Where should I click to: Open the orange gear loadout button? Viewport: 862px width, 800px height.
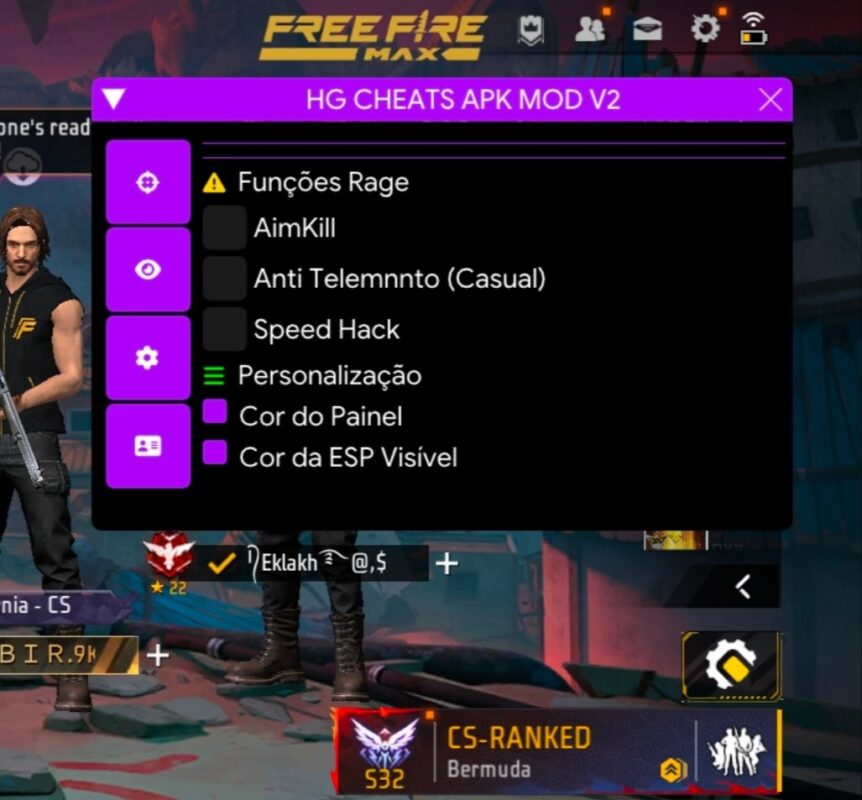coord(731,664)
